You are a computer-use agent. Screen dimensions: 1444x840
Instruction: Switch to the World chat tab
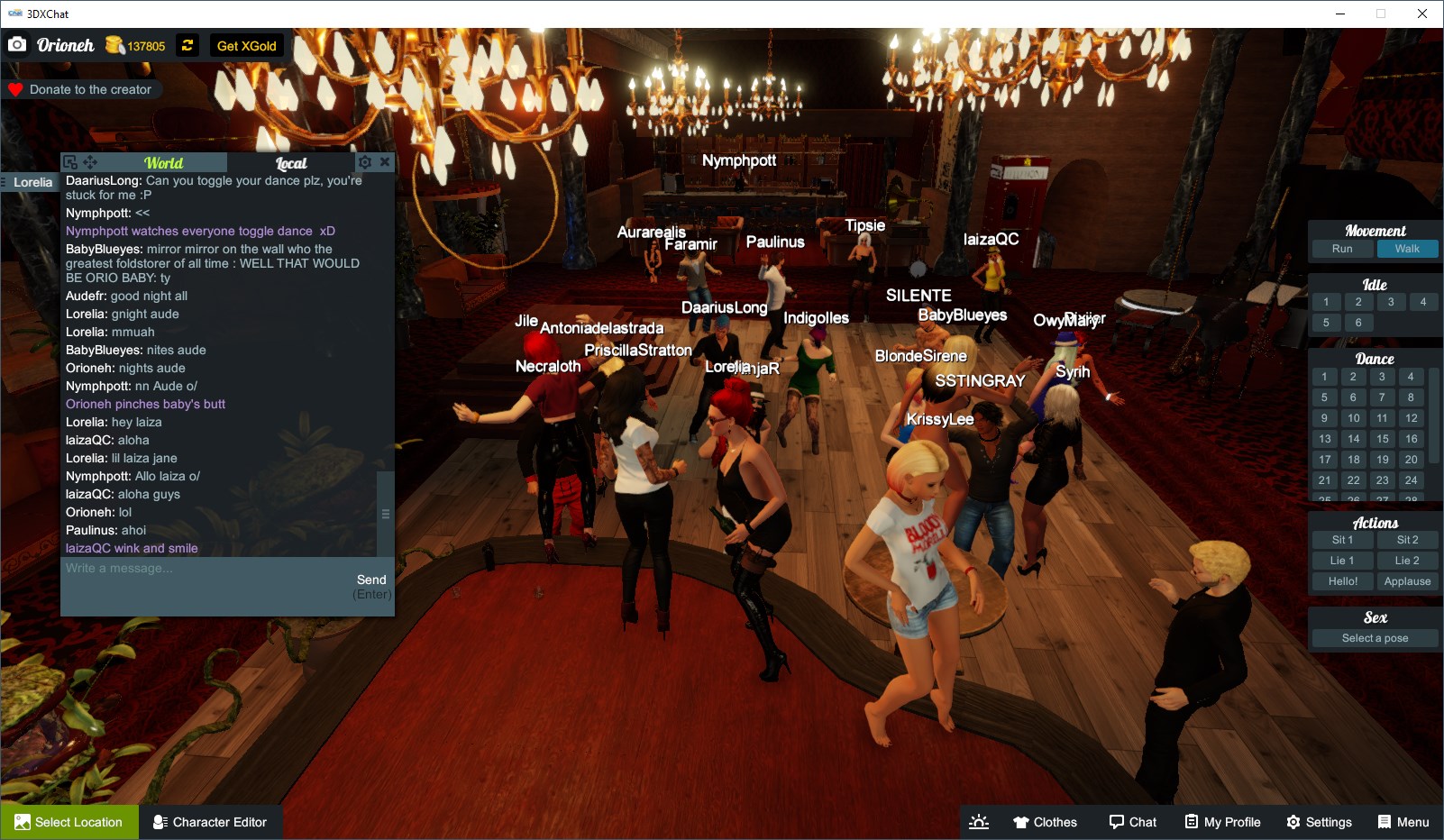(x=163, y=162)
